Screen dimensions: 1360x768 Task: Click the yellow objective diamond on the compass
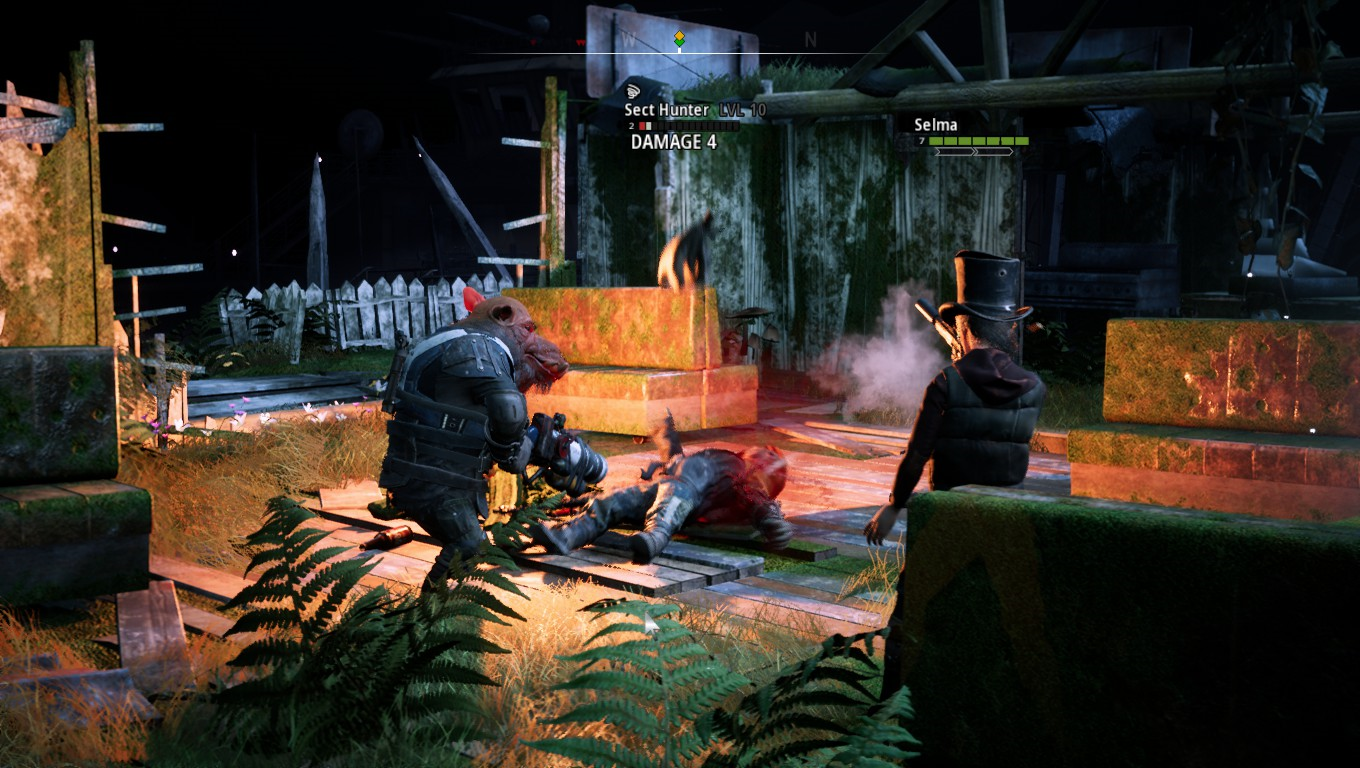tap(680, 35)
